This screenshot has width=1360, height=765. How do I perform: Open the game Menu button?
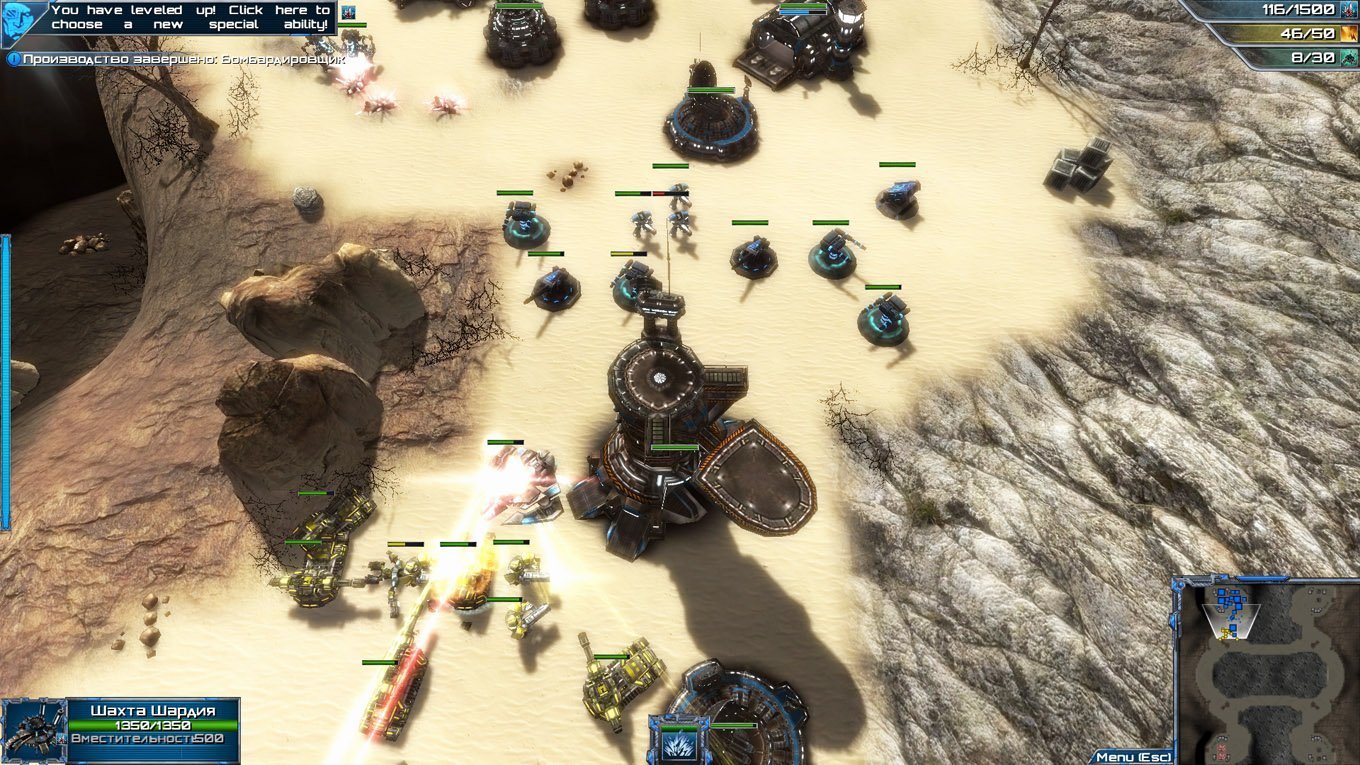pyautogui.click(x=1131, y=757)
